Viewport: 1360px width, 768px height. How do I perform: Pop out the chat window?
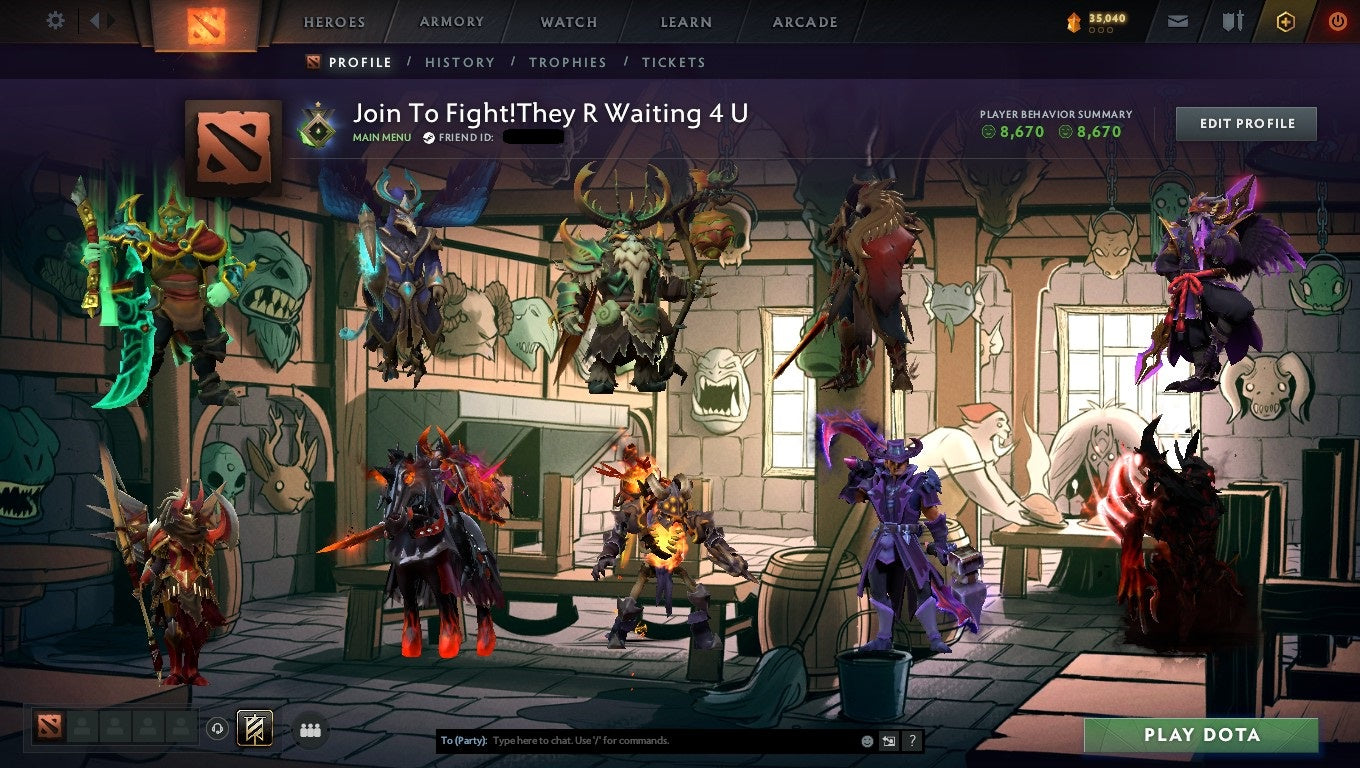(x=888, y=740)
